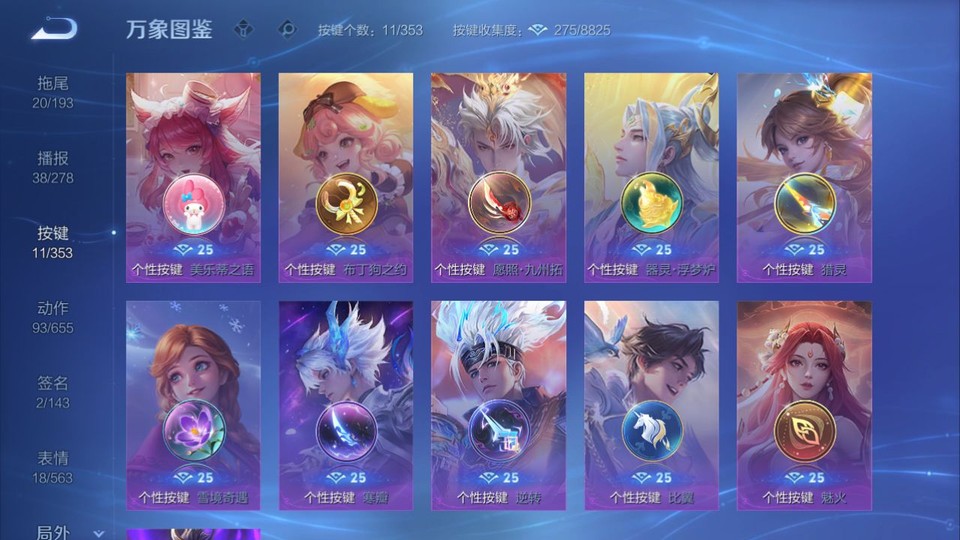Select the 比翼 unicorn button card
Image resolution: width=960 pixels, height=540 pixels.
pyautogui.click(x=651, y=405)
